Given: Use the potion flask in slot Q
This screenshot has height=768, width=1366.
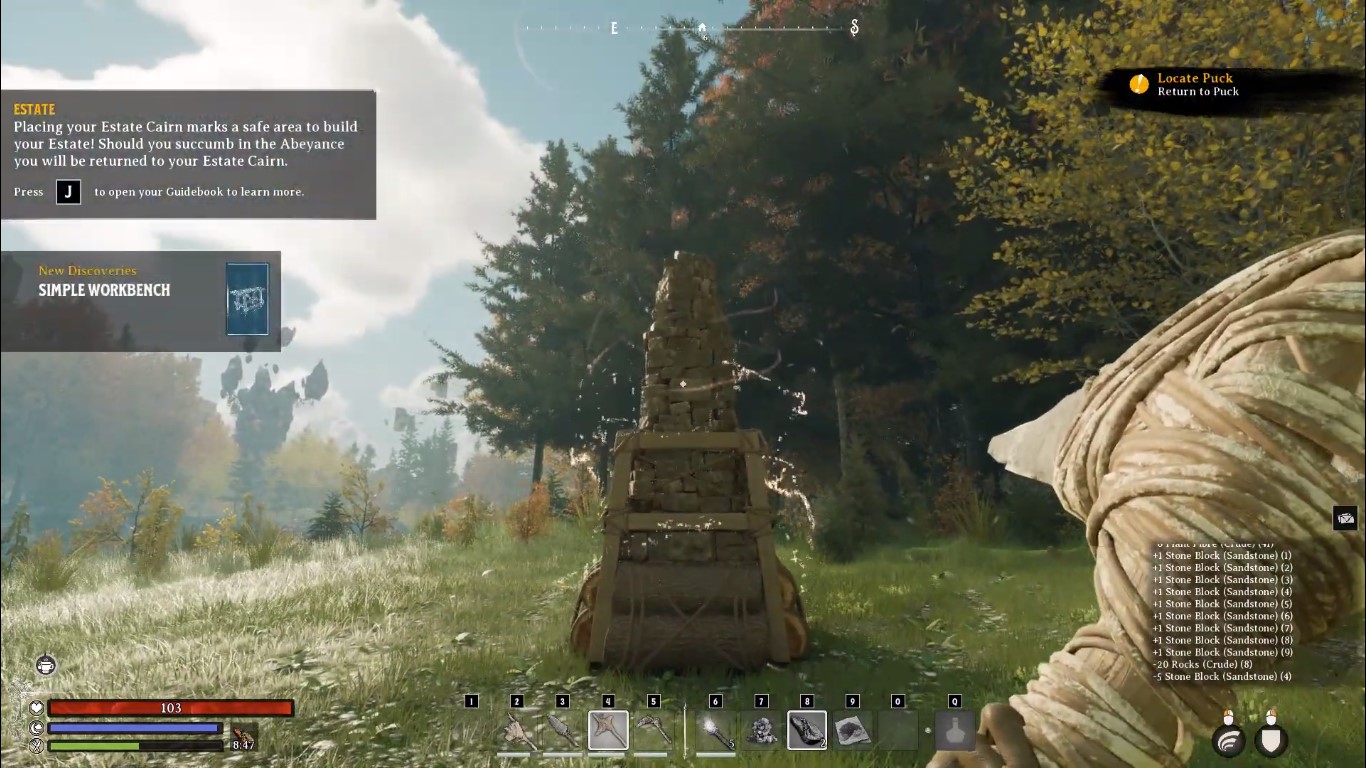Looking at the screenshot, I should pyautogui.click(x=955, y=731).
